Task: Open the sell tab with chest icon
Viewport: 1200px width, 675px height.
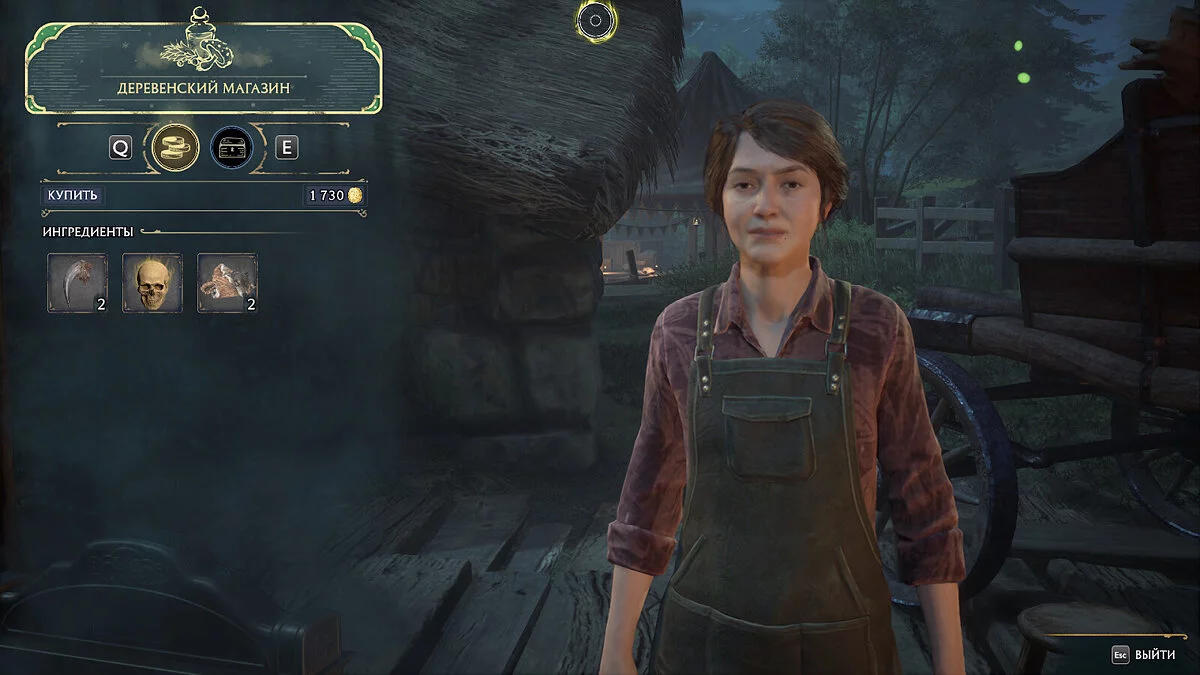Action: (x=231, y=148)
